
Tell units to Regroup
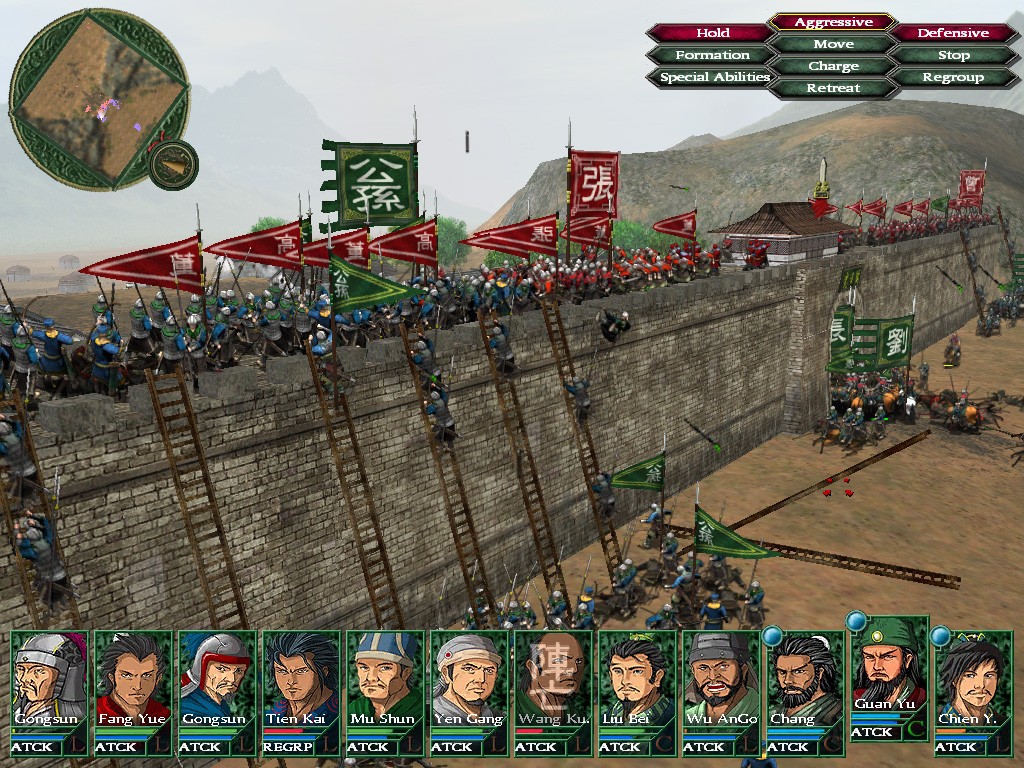953,77
